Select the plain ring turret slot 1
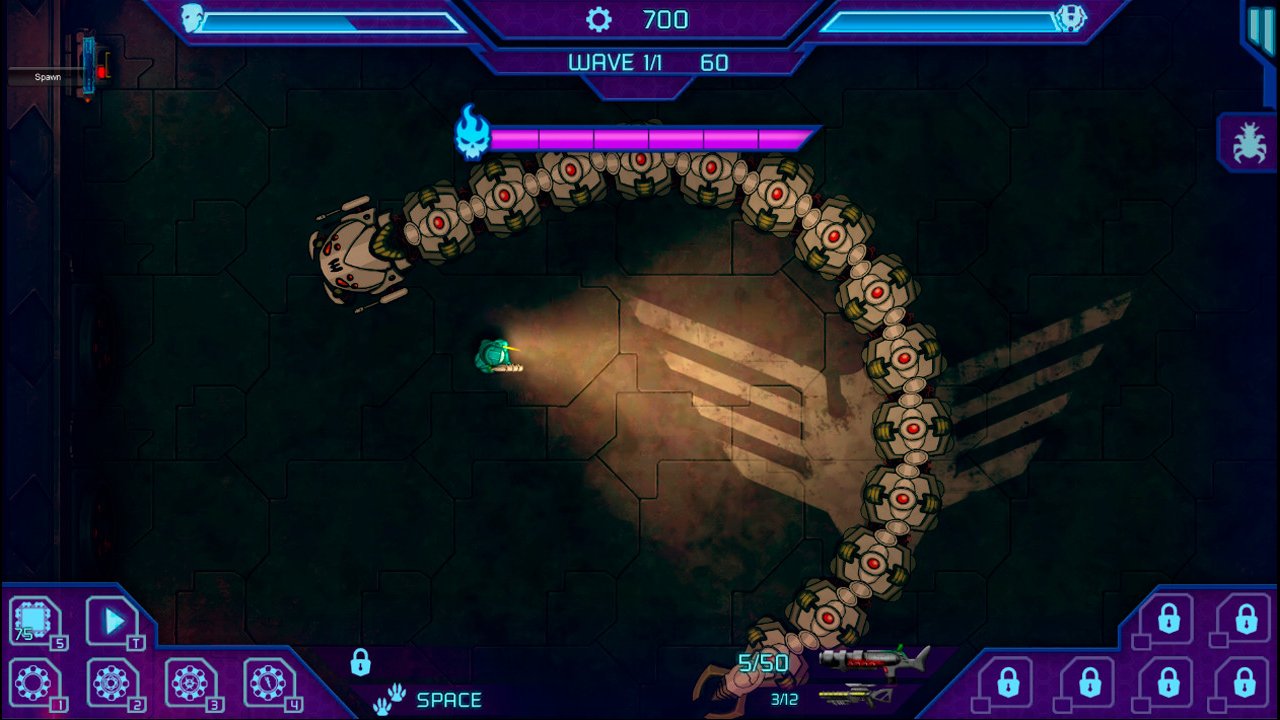This screenshot has width=1280, height=720. [33, 684]
